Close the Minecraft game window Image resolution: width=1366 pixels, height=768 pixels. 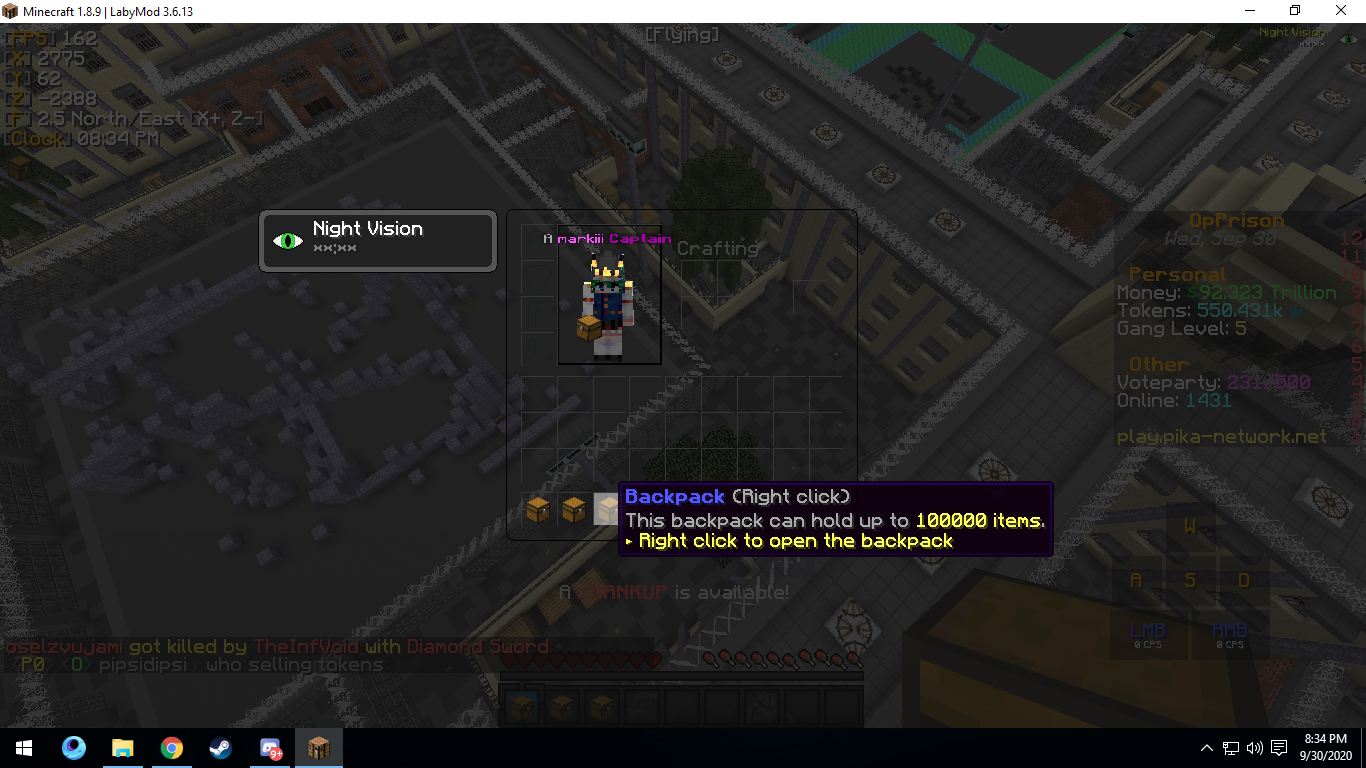(x=1341, y=11)
